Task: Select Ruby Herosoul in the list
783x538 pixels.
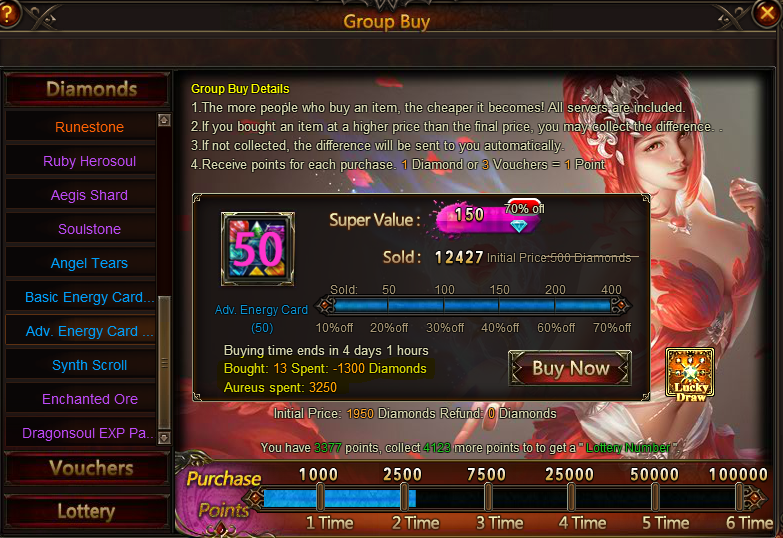Action: (89, 161)
